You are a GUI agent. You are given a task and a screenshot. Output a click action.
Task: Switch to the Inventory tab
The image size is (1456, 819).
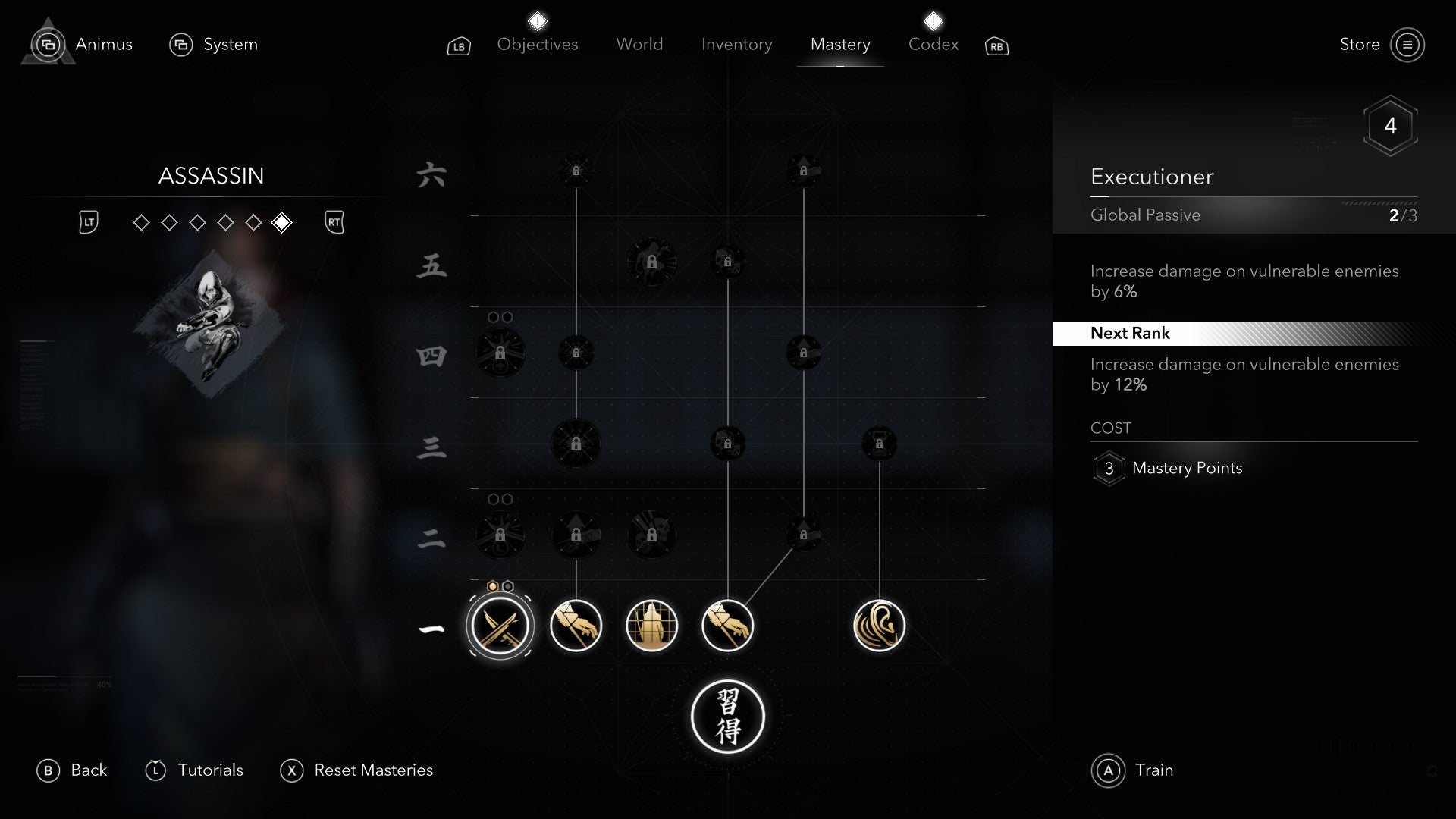click(736, 44)
